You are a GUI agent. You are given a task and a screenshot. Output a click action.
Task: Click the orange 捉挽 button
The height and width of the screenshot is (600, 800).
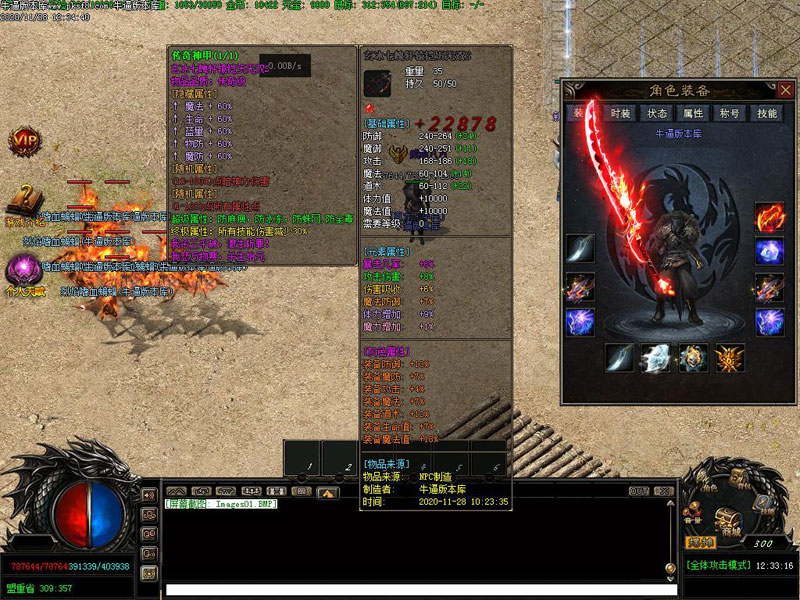coord(699,541)
